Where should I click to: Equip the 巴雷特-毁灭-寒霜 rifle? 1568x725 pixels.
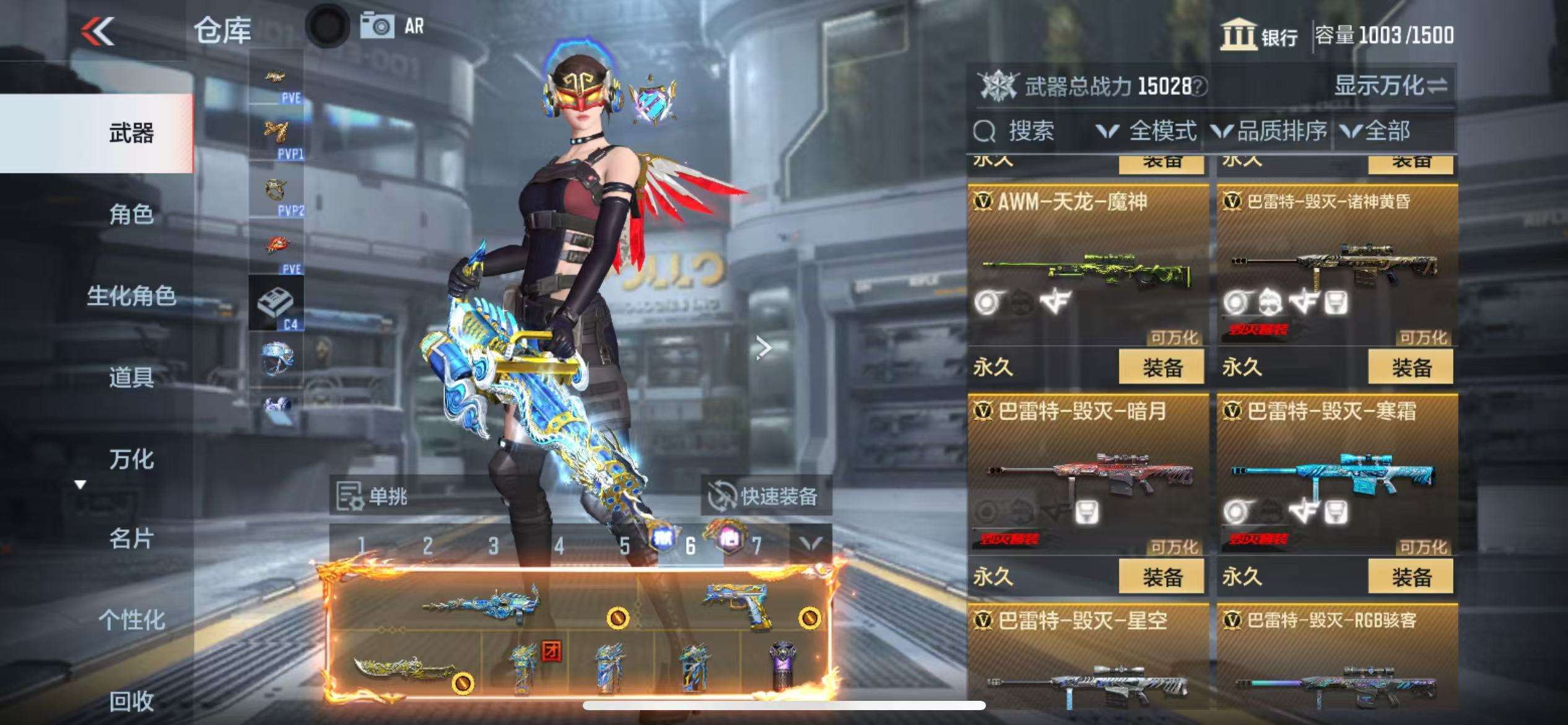(x=1411, y=577)
